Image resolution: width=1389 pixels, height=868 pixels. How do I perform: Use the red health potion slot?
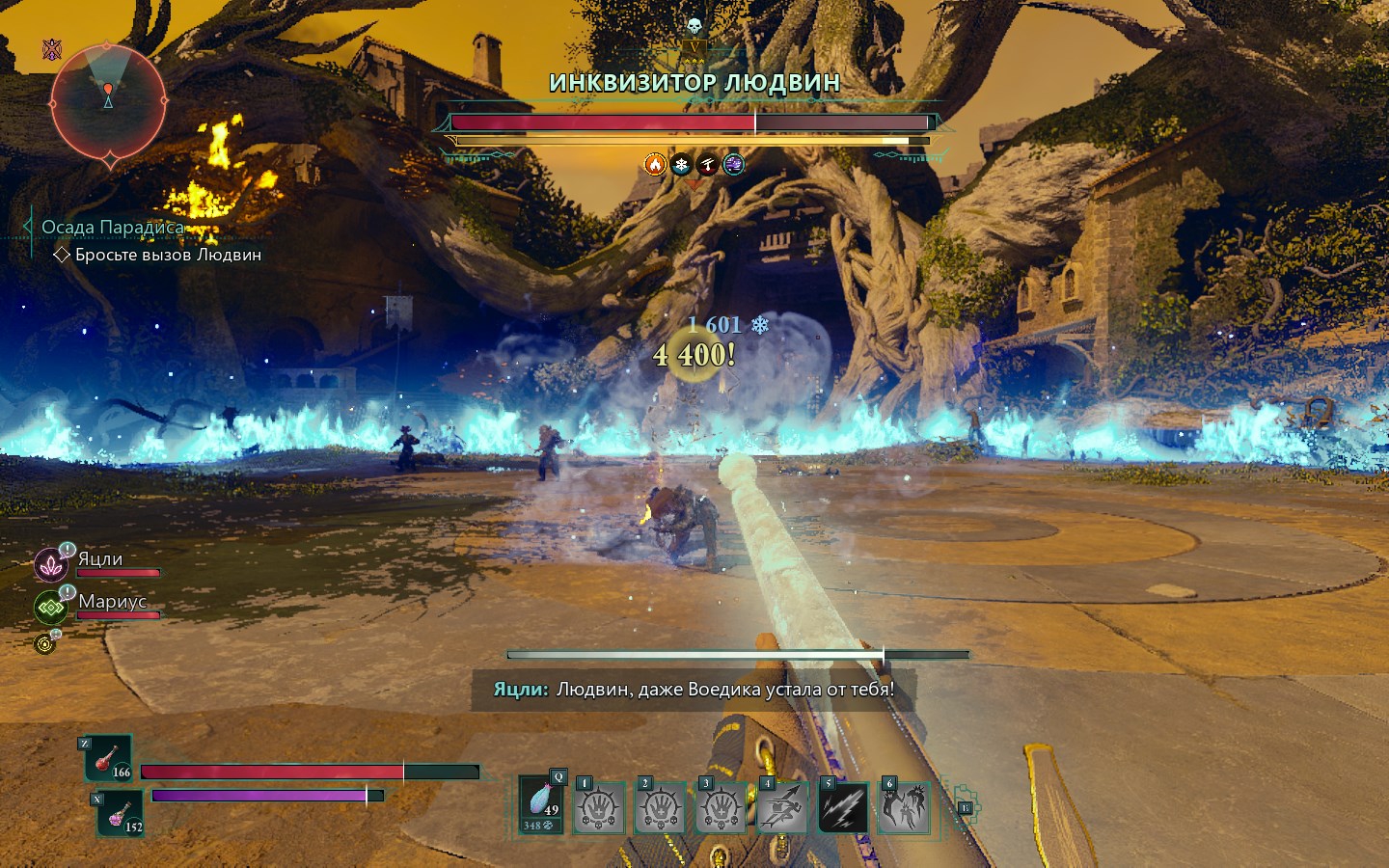click(x=109, y=759)
